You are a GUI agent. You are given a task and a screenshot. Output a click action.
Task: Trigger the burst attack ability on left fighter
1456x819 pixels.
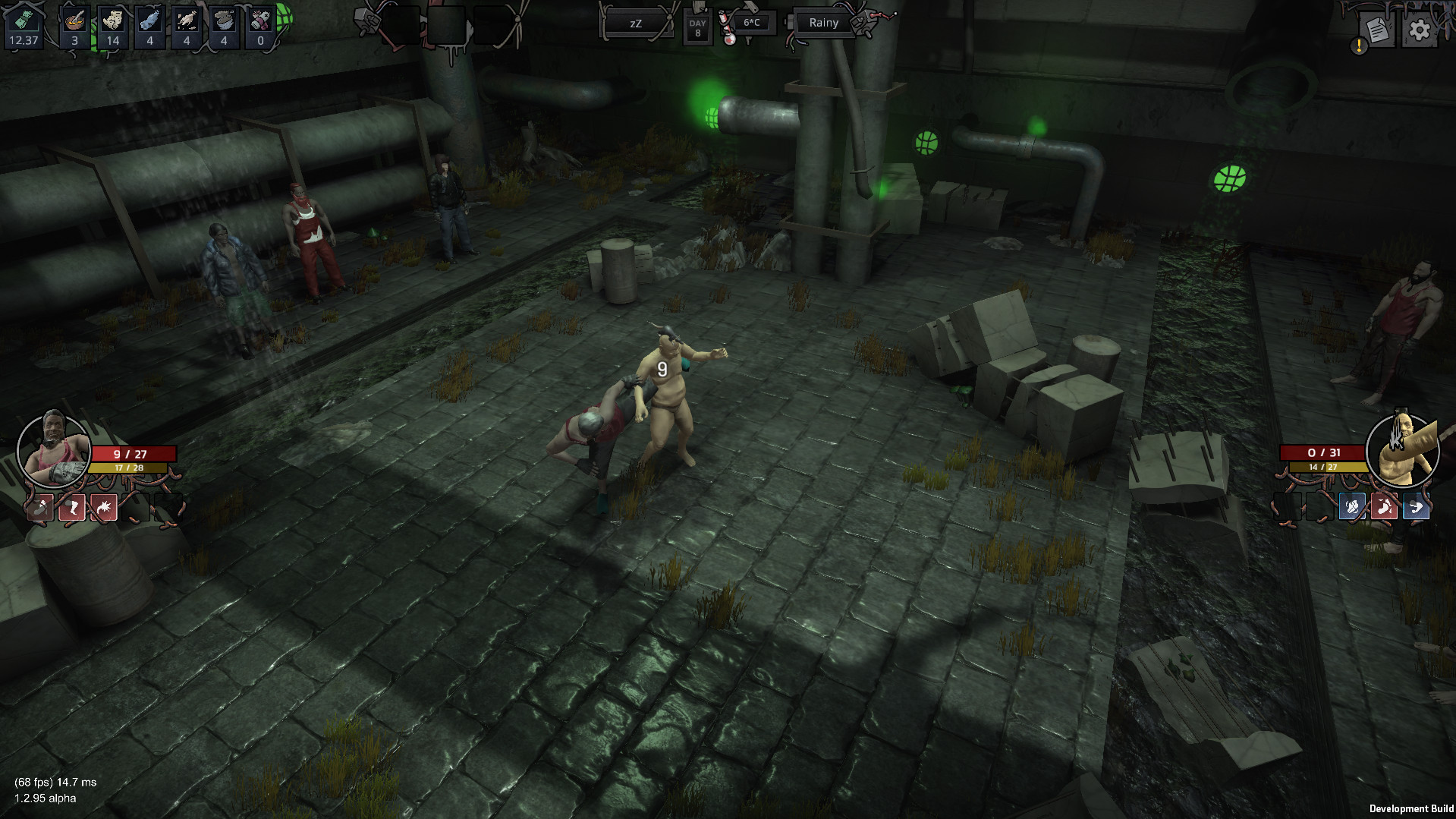(104, 509)
